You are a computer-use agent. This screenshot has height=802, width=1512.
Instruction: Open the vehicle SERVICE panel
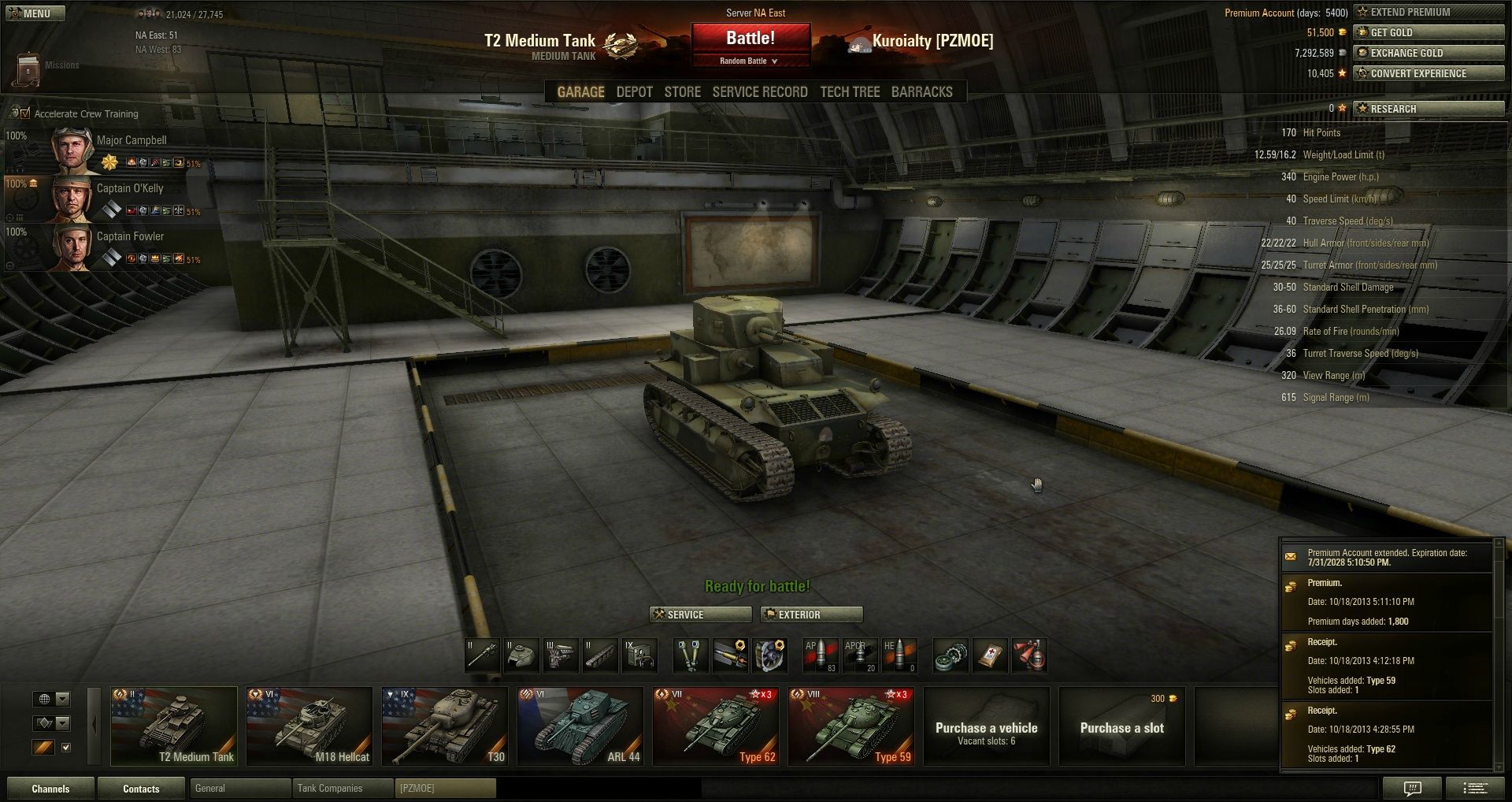[x=700, y=614]
